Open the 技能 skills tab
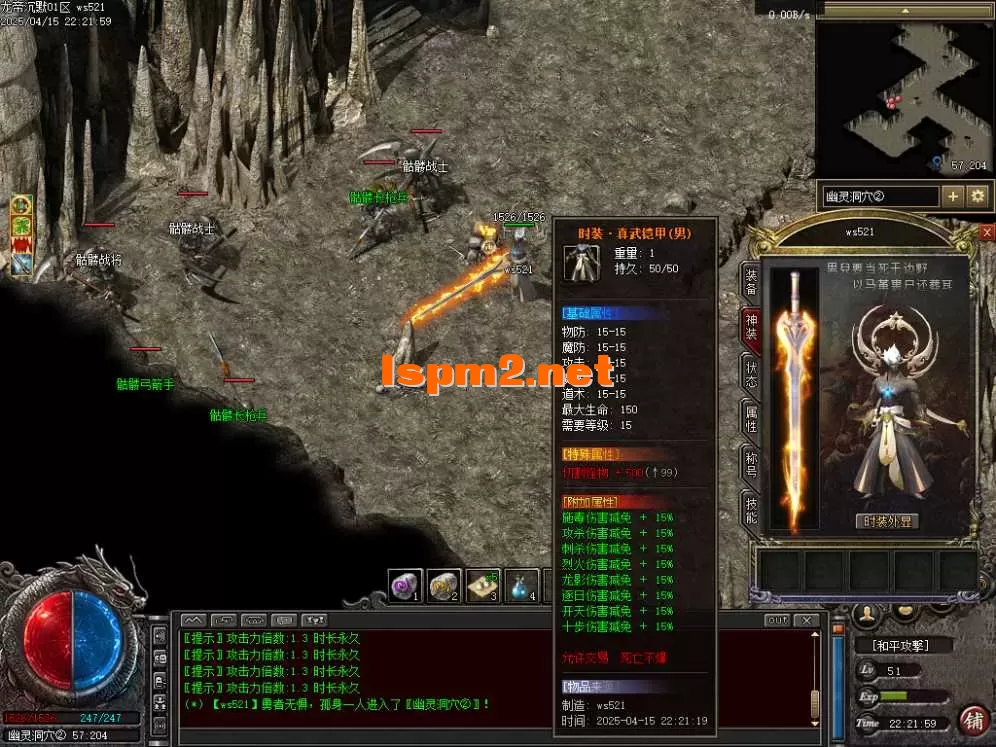The width and height of the screenshot is (996, 747). point(750,508)
